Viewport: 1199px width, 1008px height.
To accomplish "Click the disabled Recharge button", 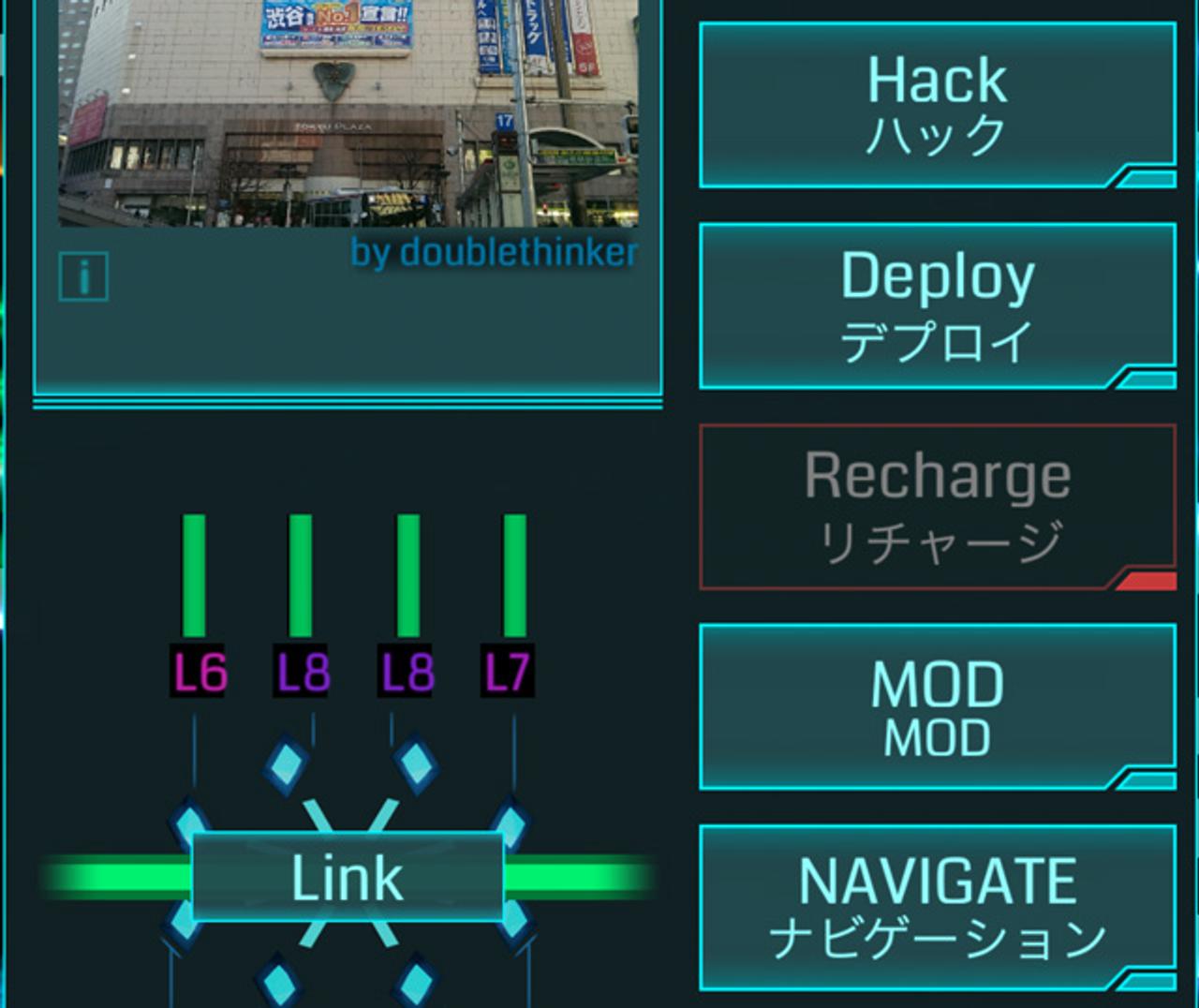I will (937, 503).
